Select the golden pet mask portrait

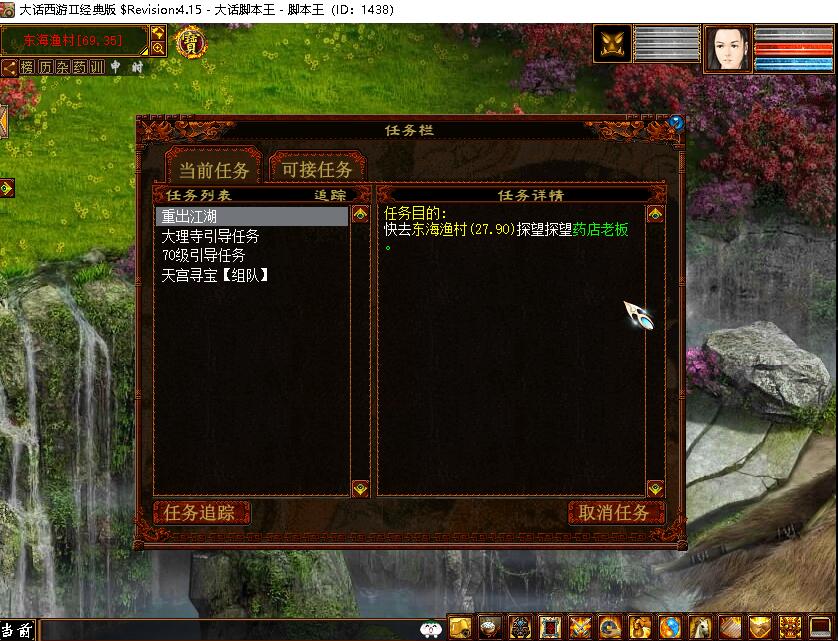point(612,46)
